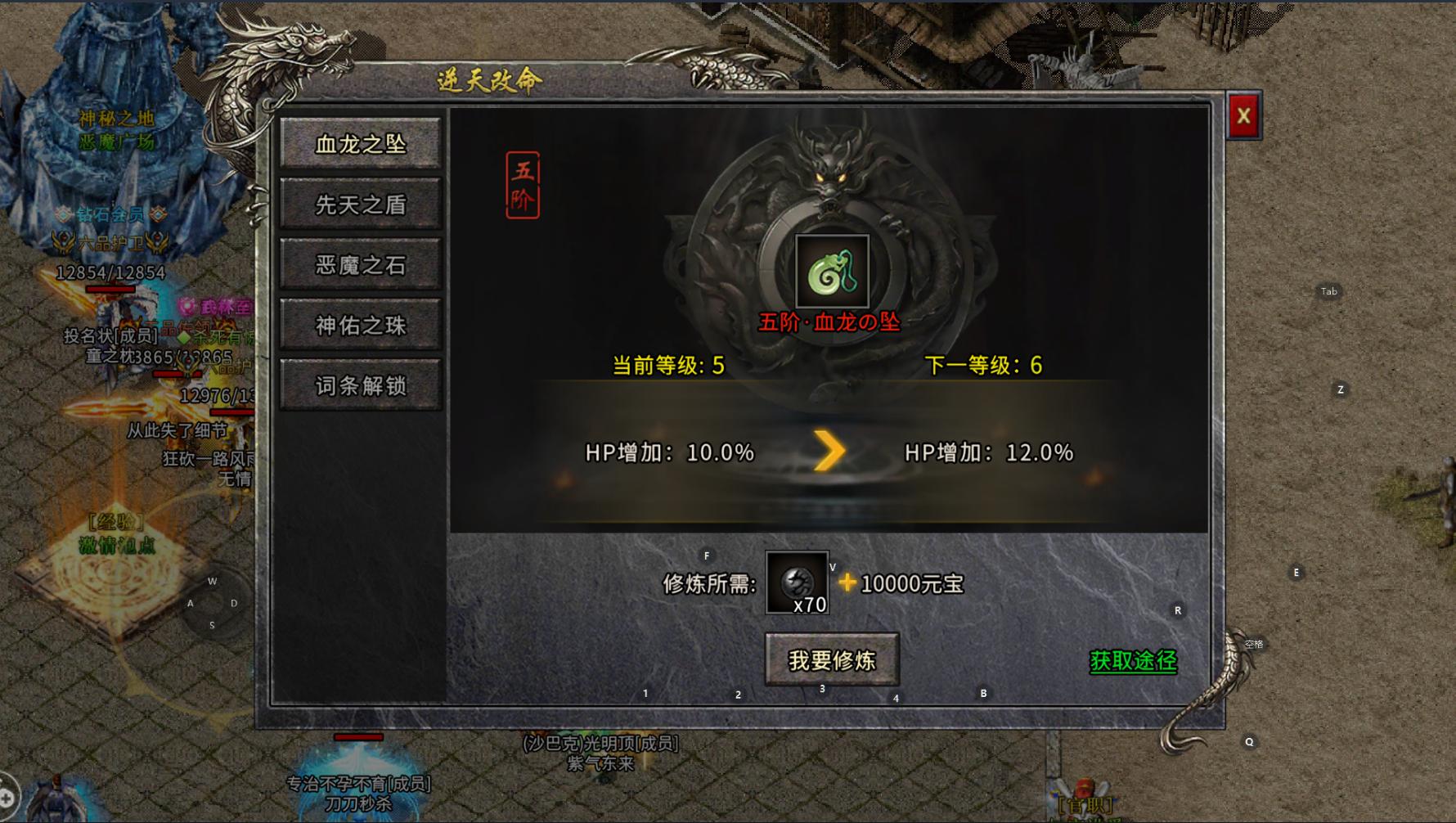Switch to the 先天之盾 tab

[x=360, y=204]
